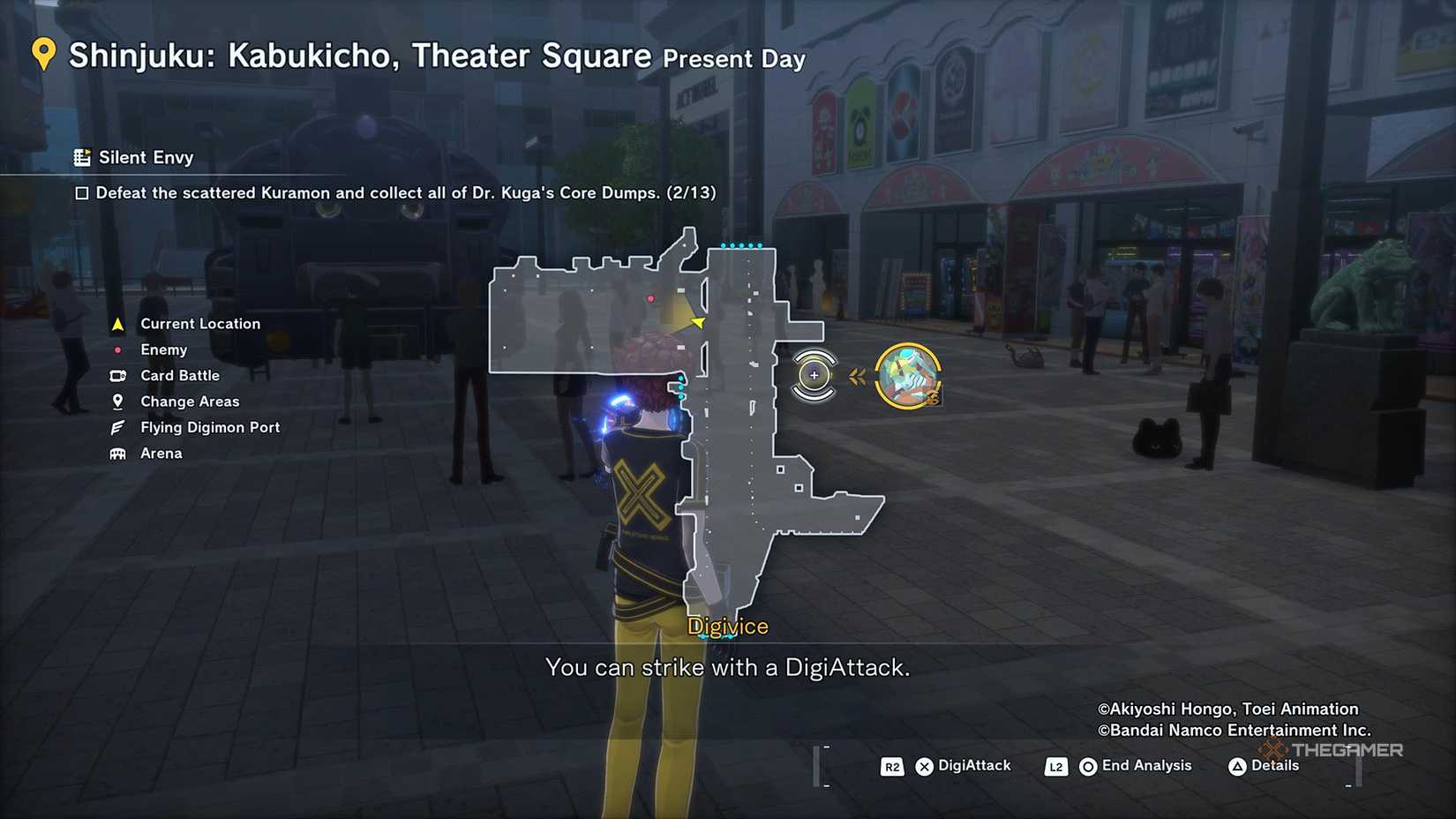Click the Card Battle legend icon
Viewport: 1456px width, 819px height.
tap(117, 375)
